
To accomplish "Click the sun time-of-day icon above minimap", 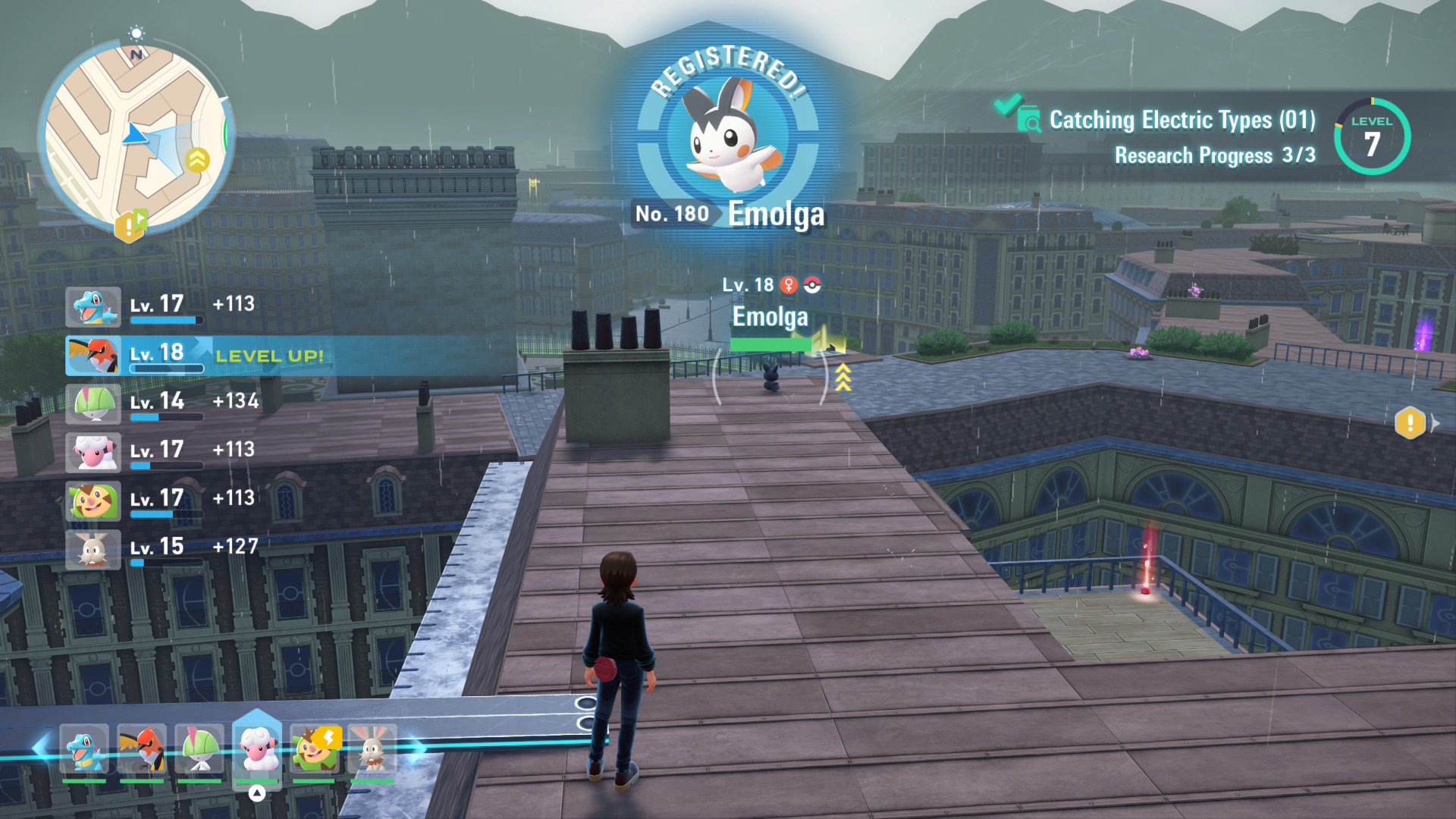I will coord(136,33).
